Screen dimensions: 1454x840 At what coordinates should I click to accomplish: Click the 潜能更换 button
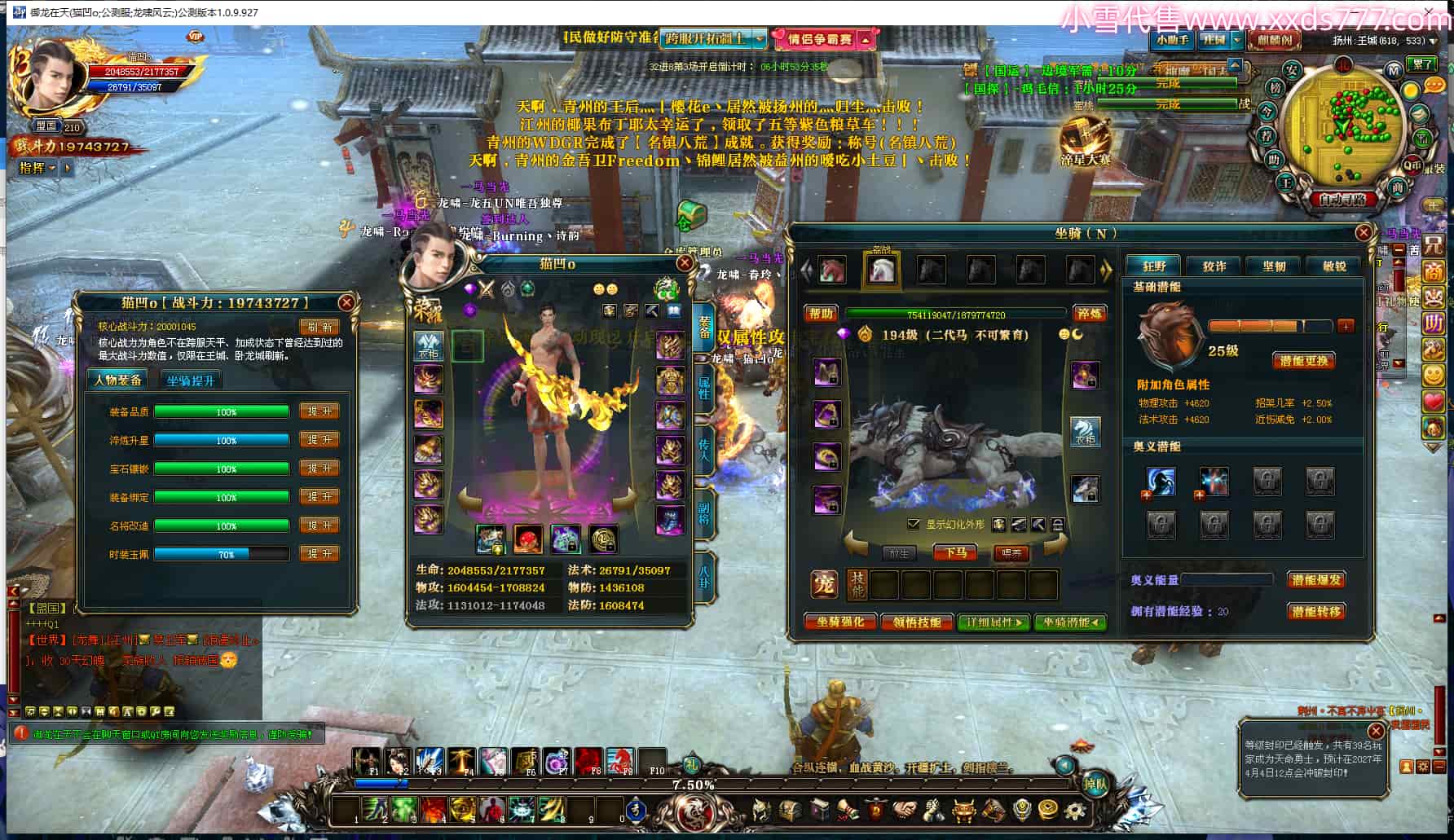(x=1303, y=360)
